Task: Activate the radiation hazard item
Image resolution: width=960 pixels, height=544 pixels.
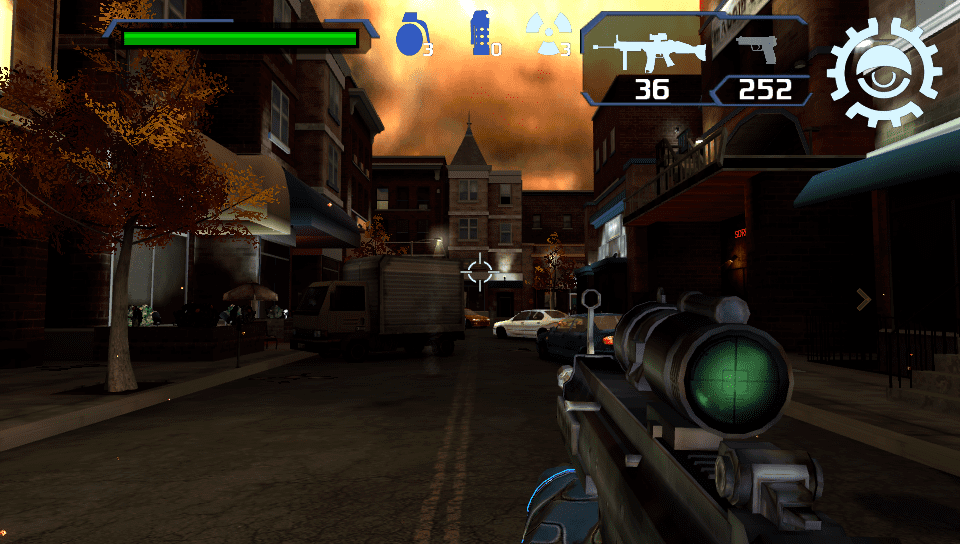Action: tap(545, 34)
